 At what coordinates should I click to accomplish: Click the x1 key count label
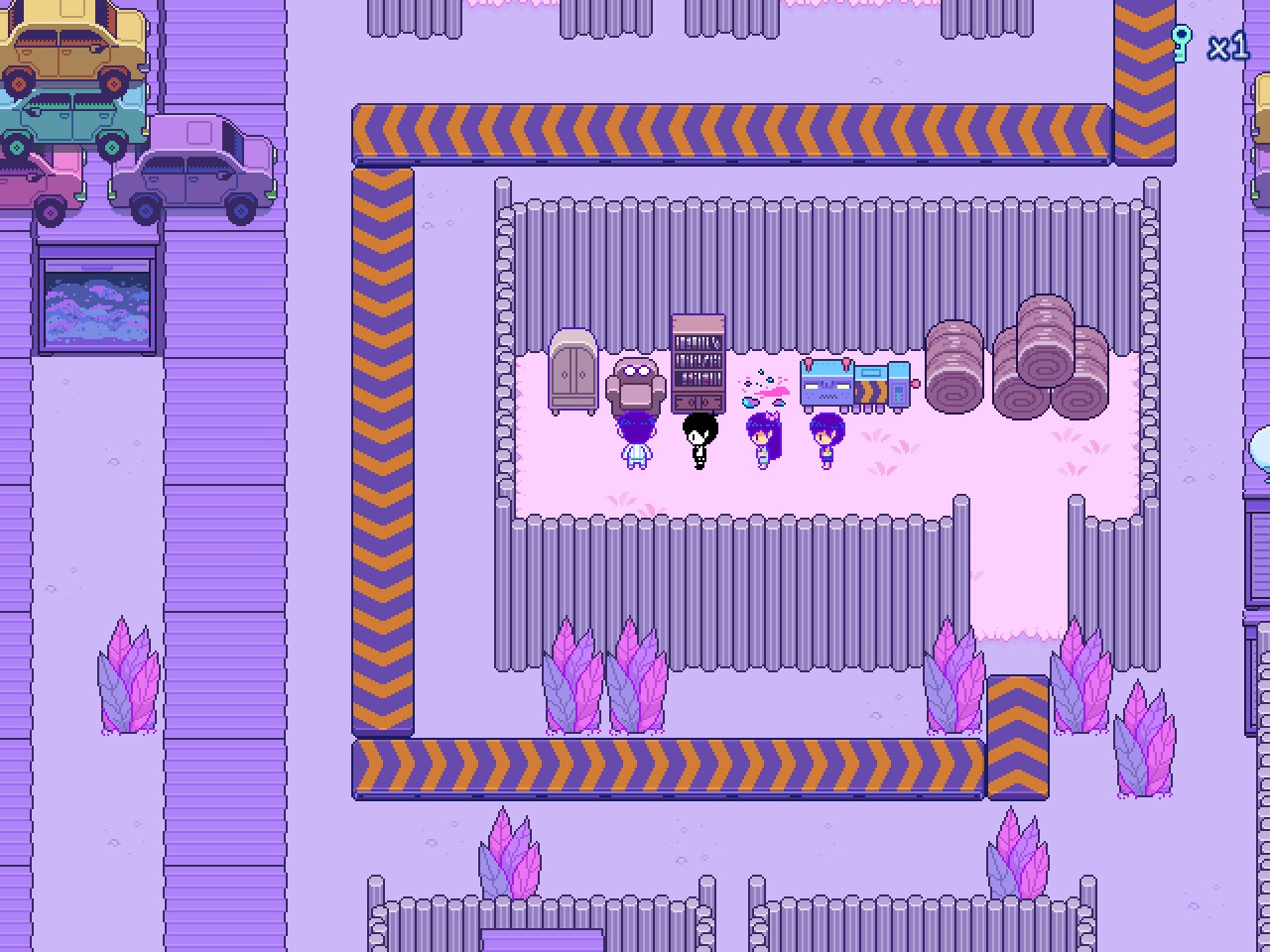click(1226, 47)
